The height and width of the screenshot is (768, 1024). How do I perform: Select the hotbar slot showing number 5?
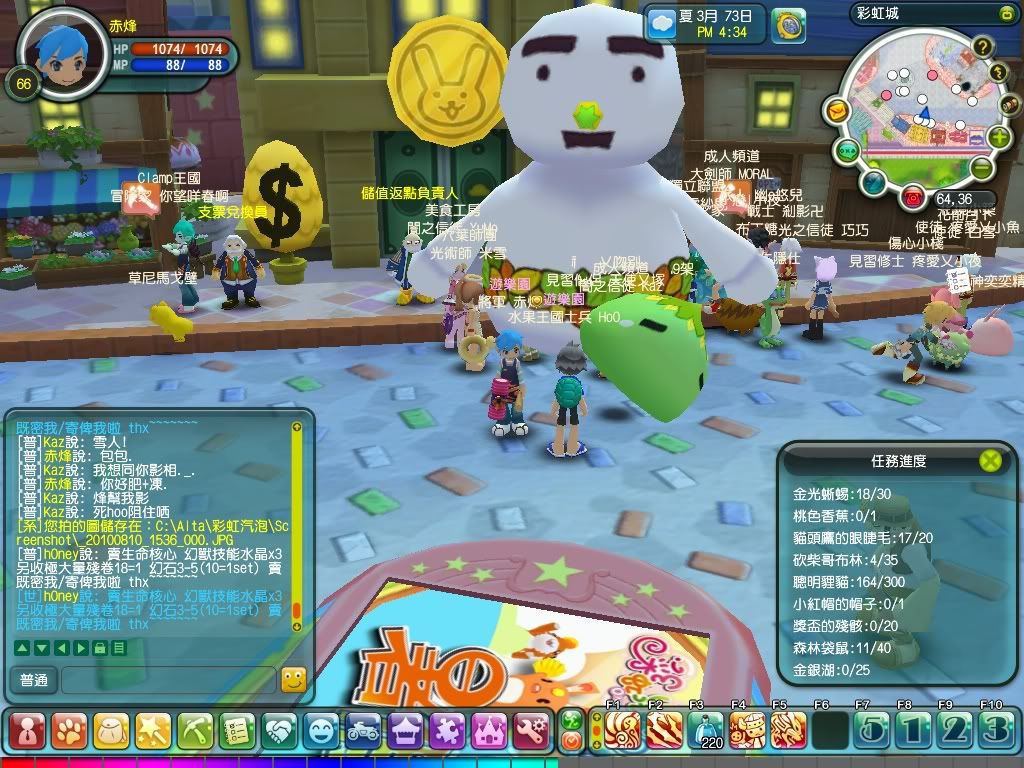[869, 730]
